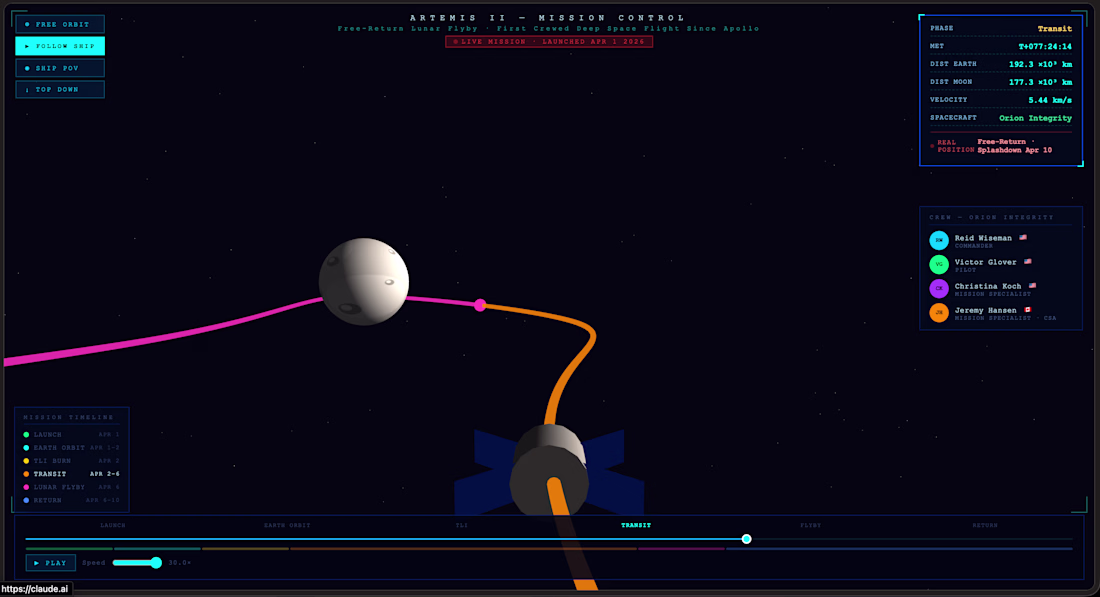Select the Flyby phase label on the scrubber
Screen dimensions: 1100x597
[811, 525]
